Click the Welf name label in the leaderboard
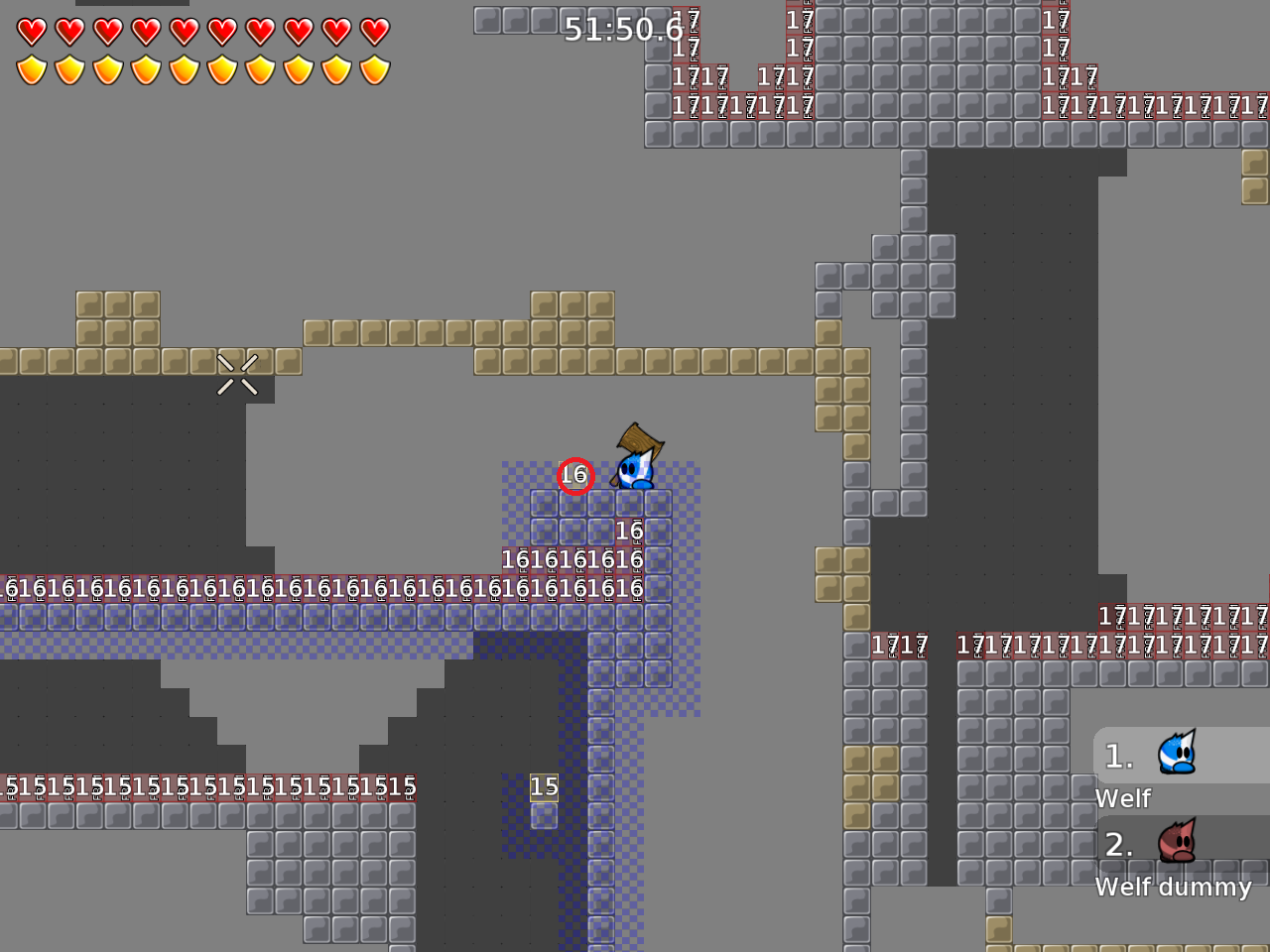This screenshot has width=1270, height=952. [x=1122, y=798]
